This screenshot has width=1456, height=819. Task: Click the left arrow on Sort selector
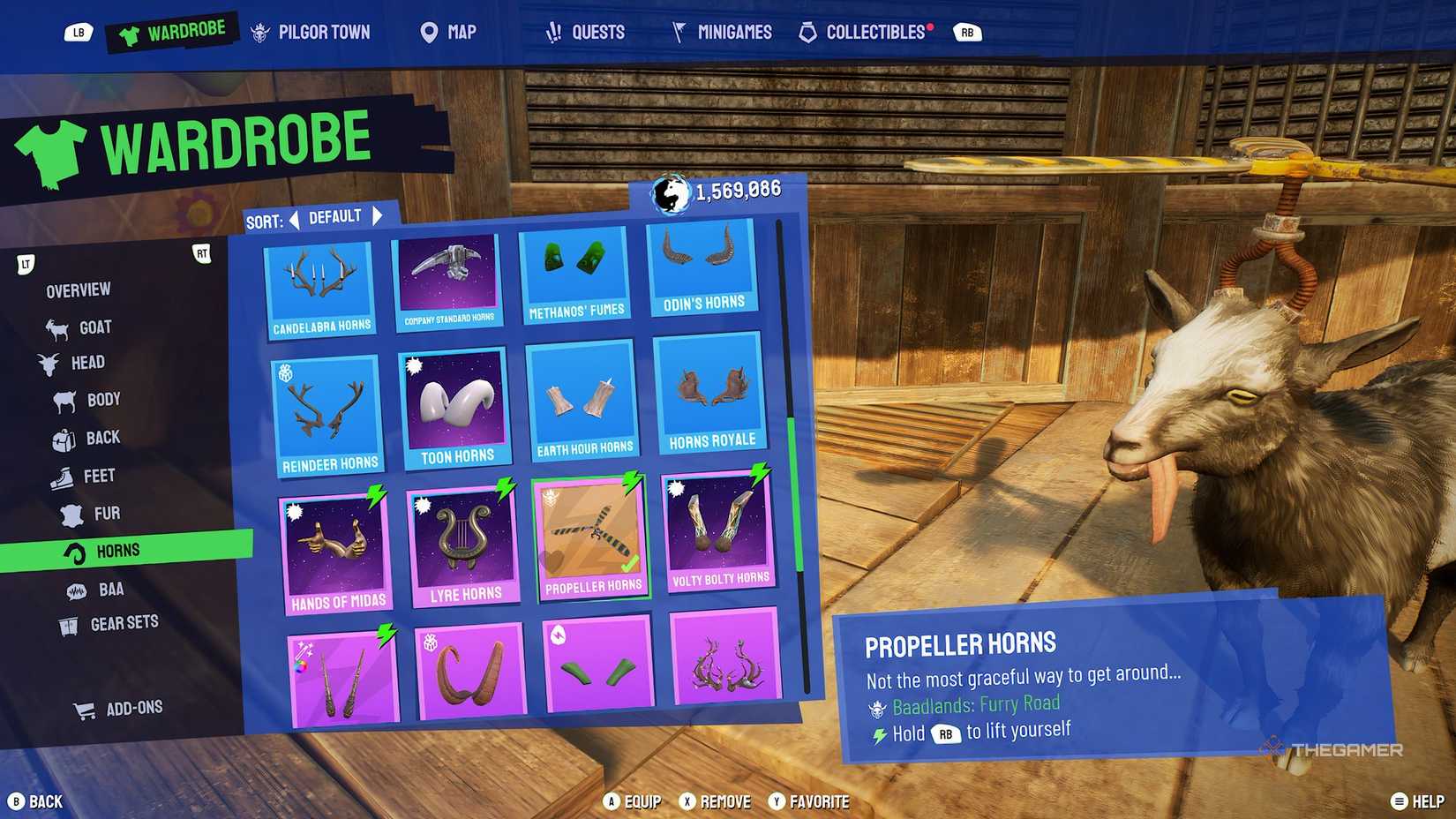tap(294, 216)
